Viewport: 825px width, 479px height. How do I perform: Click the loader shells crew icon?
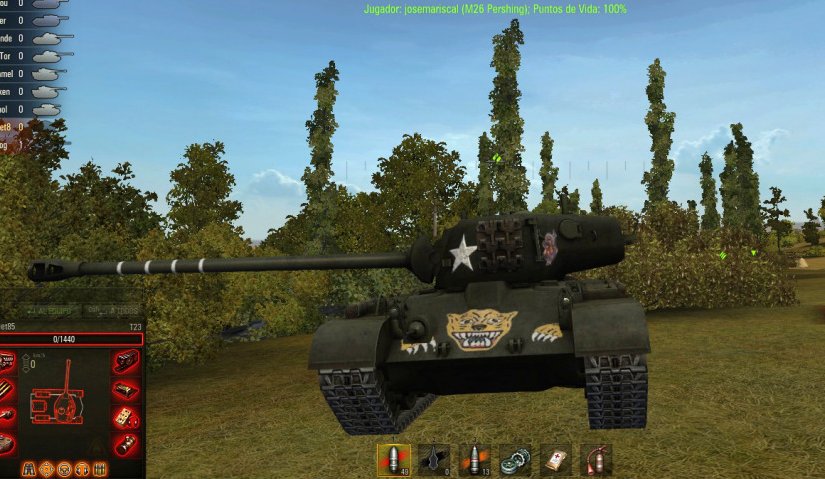[100, 468]
